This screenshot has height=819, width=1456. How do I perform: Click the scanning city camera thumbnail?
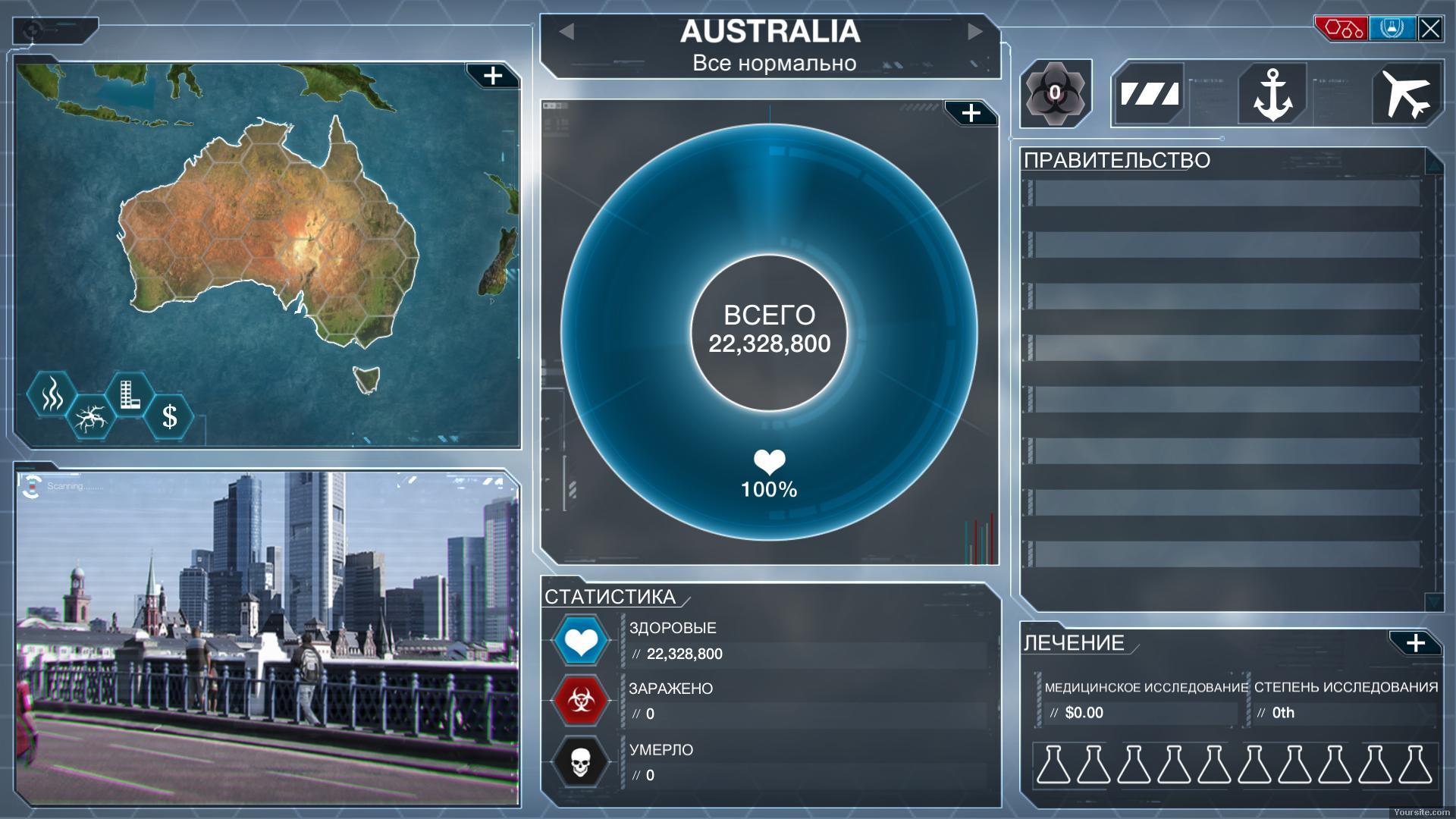[x=268, y=637]
